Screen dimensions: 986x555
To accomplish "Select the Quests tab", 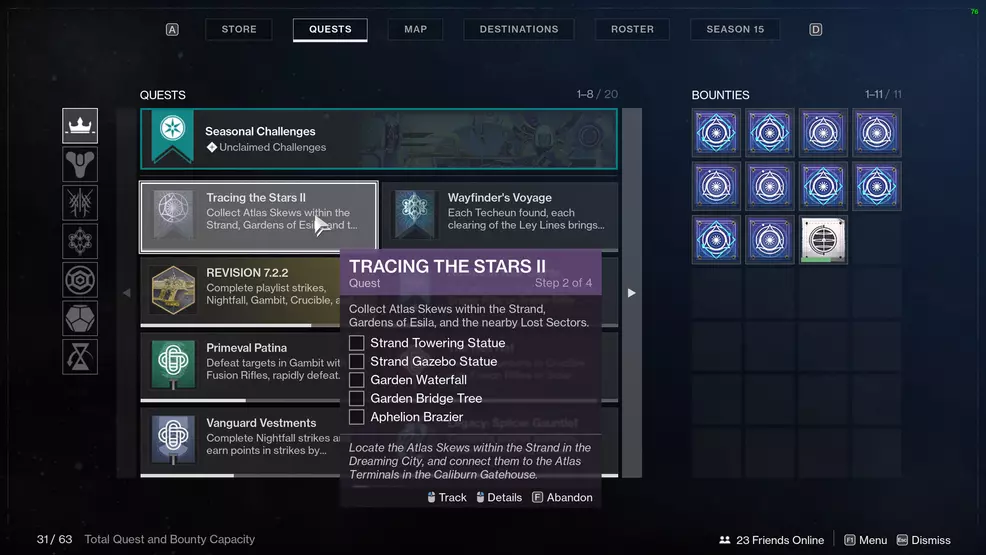I will coord(330,30).
